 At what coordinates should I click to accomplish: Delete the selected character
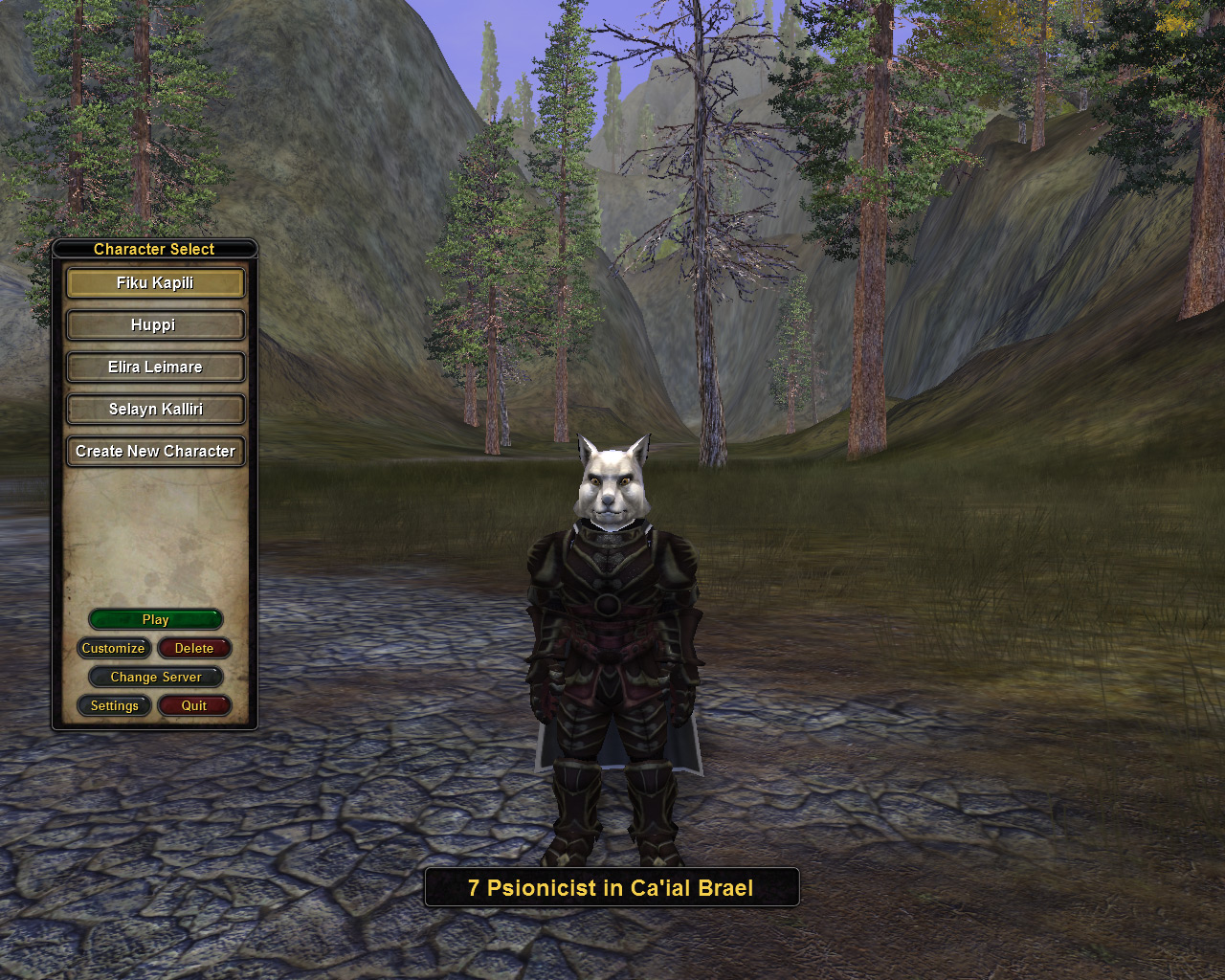click(194, 649)
